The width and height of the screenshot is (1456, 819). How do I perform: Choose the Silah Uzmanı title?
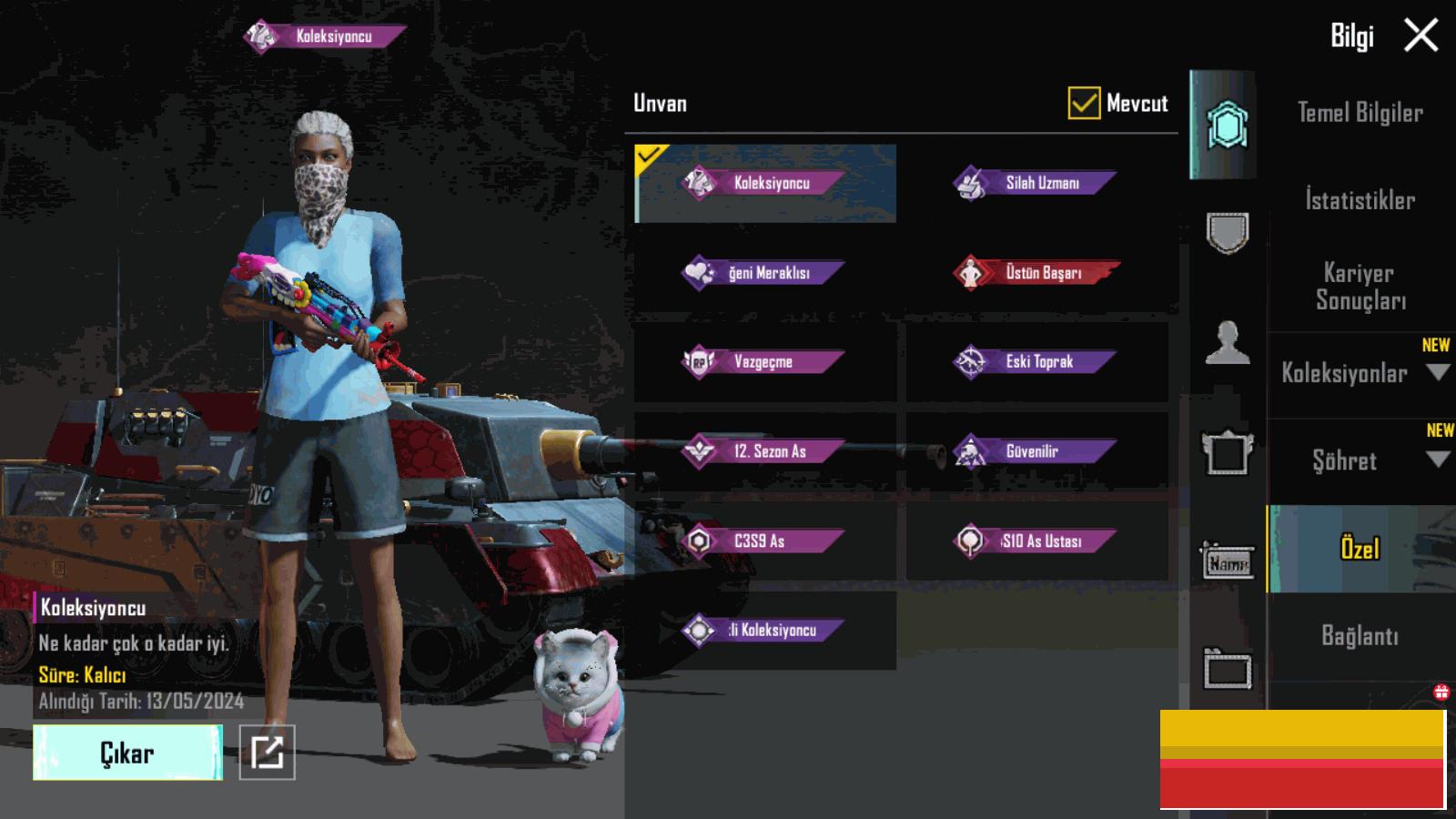(1036, 183)
